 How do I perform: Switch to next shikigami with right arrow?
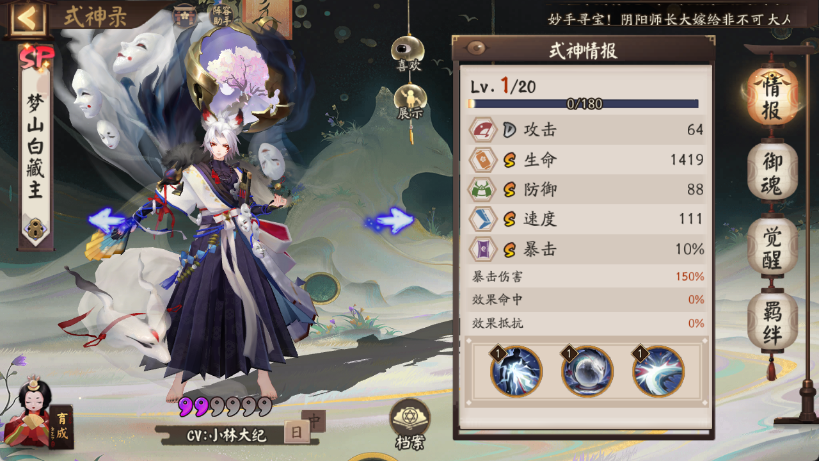[391, 221]
